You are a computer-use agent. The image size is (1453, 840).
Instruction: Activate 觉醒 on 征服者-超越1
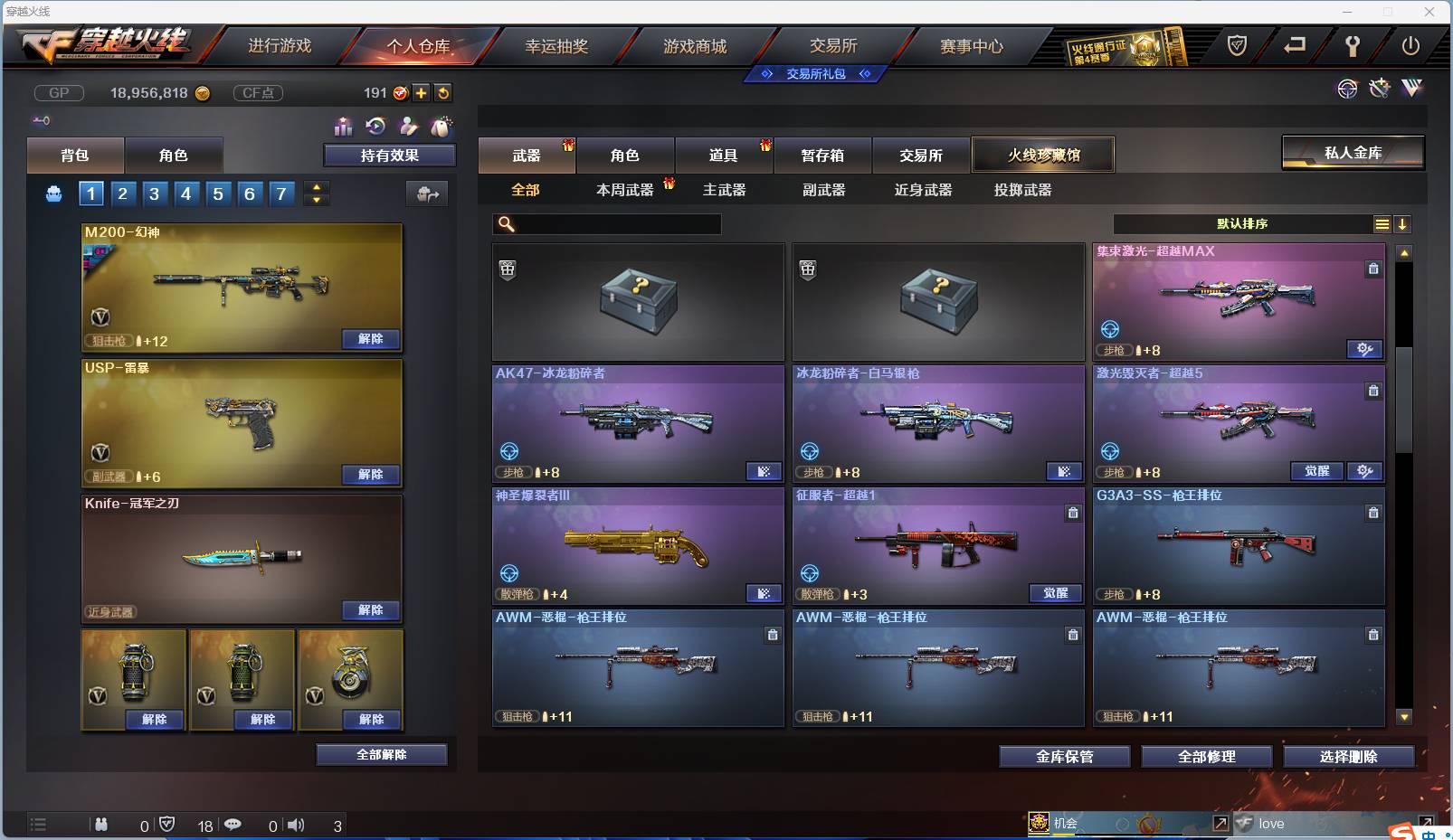point(1057,593)
